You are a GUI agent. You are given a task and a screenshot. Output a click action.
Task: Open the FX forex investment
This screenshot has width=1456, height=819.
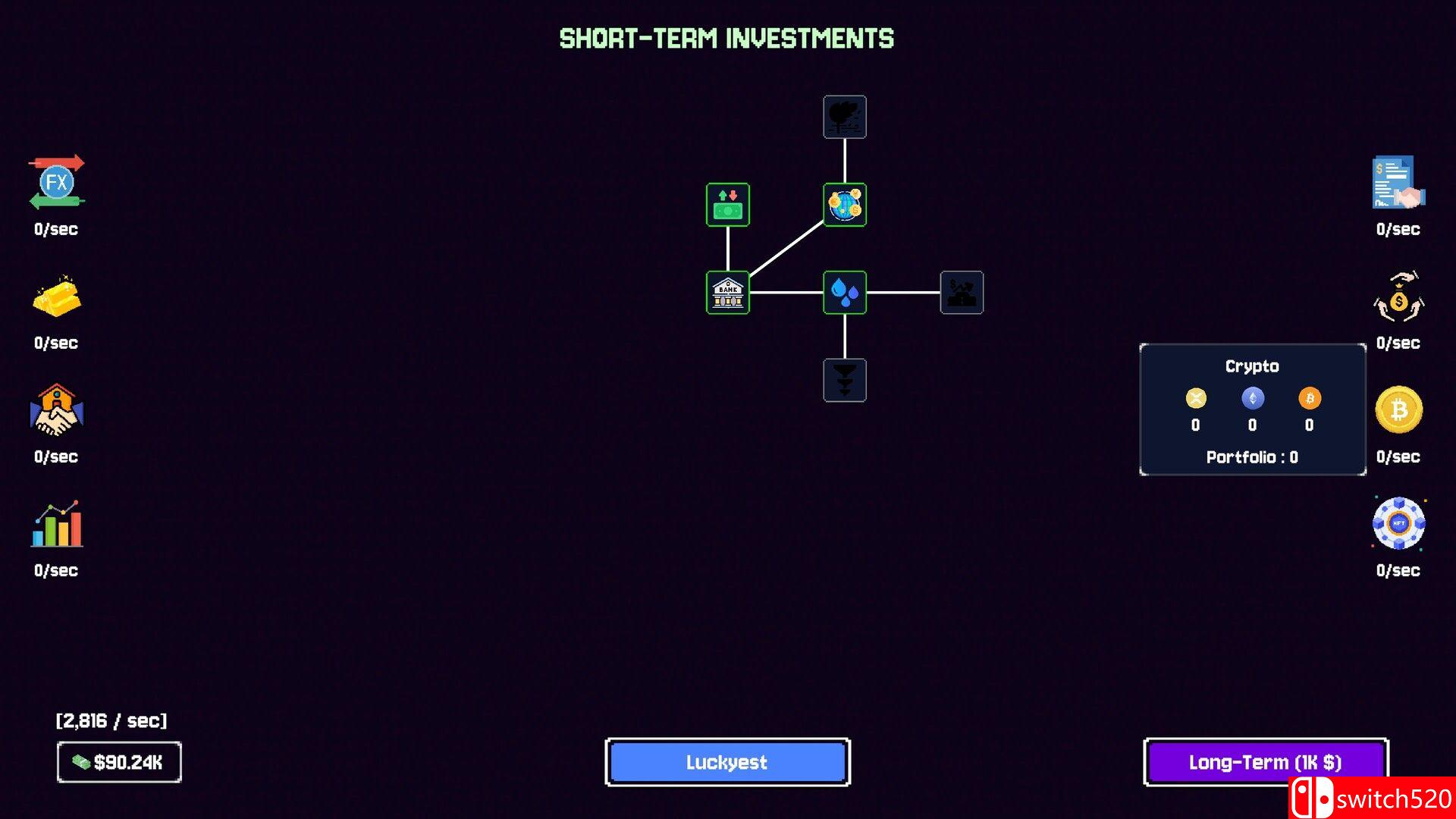click(57, 183)
